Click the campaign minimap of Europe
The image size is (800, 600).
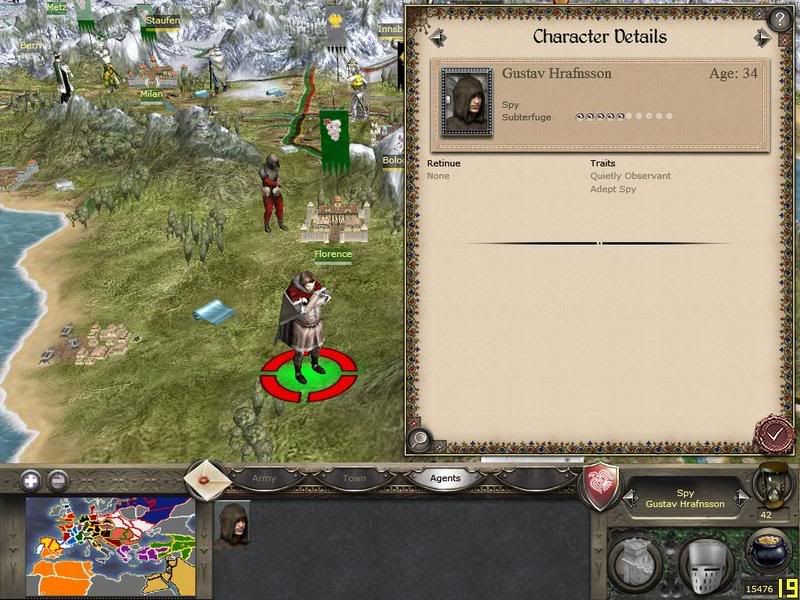pyautogui.click(x=110, y=546)
